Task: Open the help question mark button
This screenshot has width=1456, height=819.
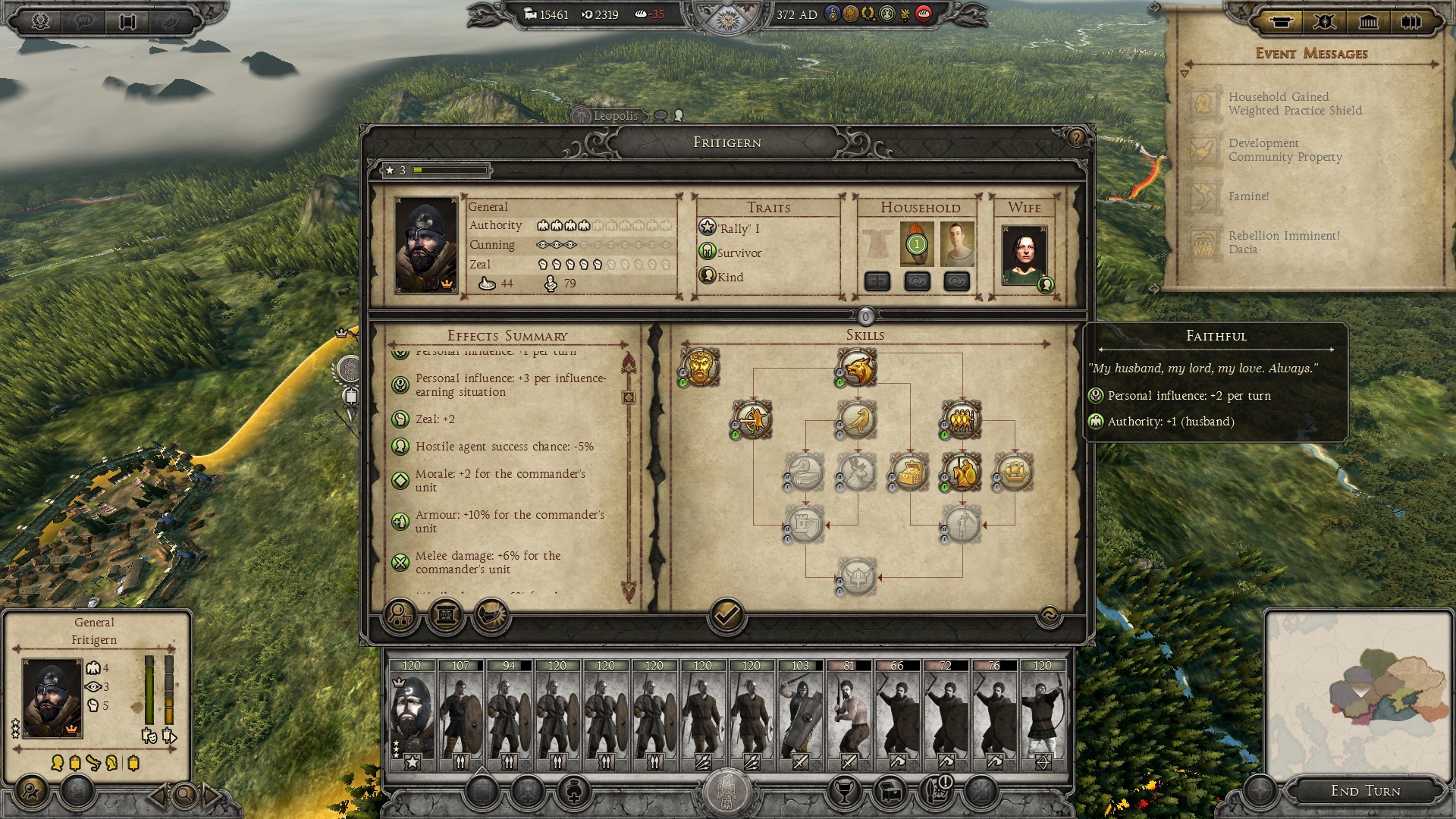Action: point(1076,138)
